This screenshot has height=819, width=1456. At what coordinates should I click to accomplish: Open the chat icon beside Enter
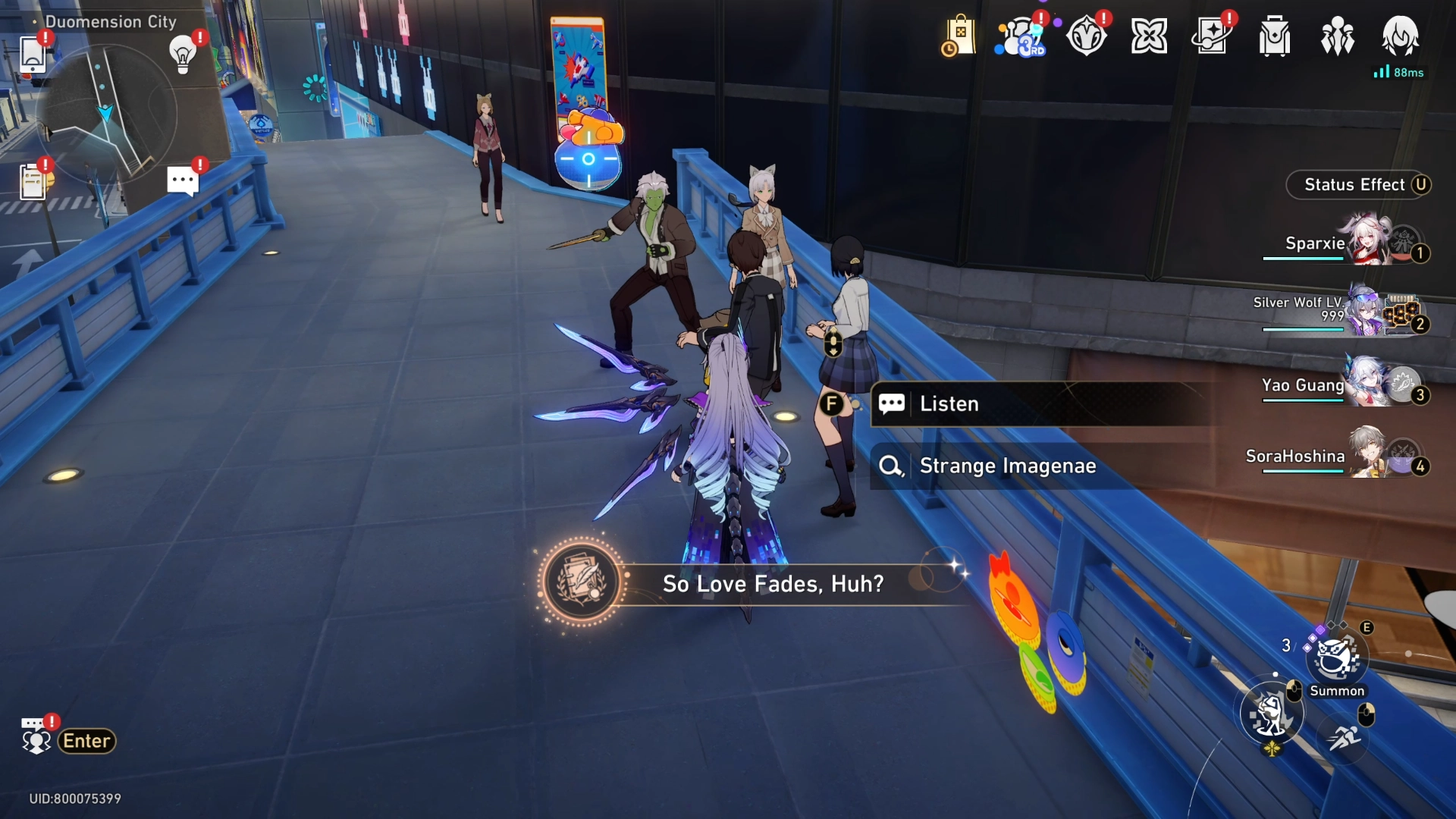(x=35, y=737)
